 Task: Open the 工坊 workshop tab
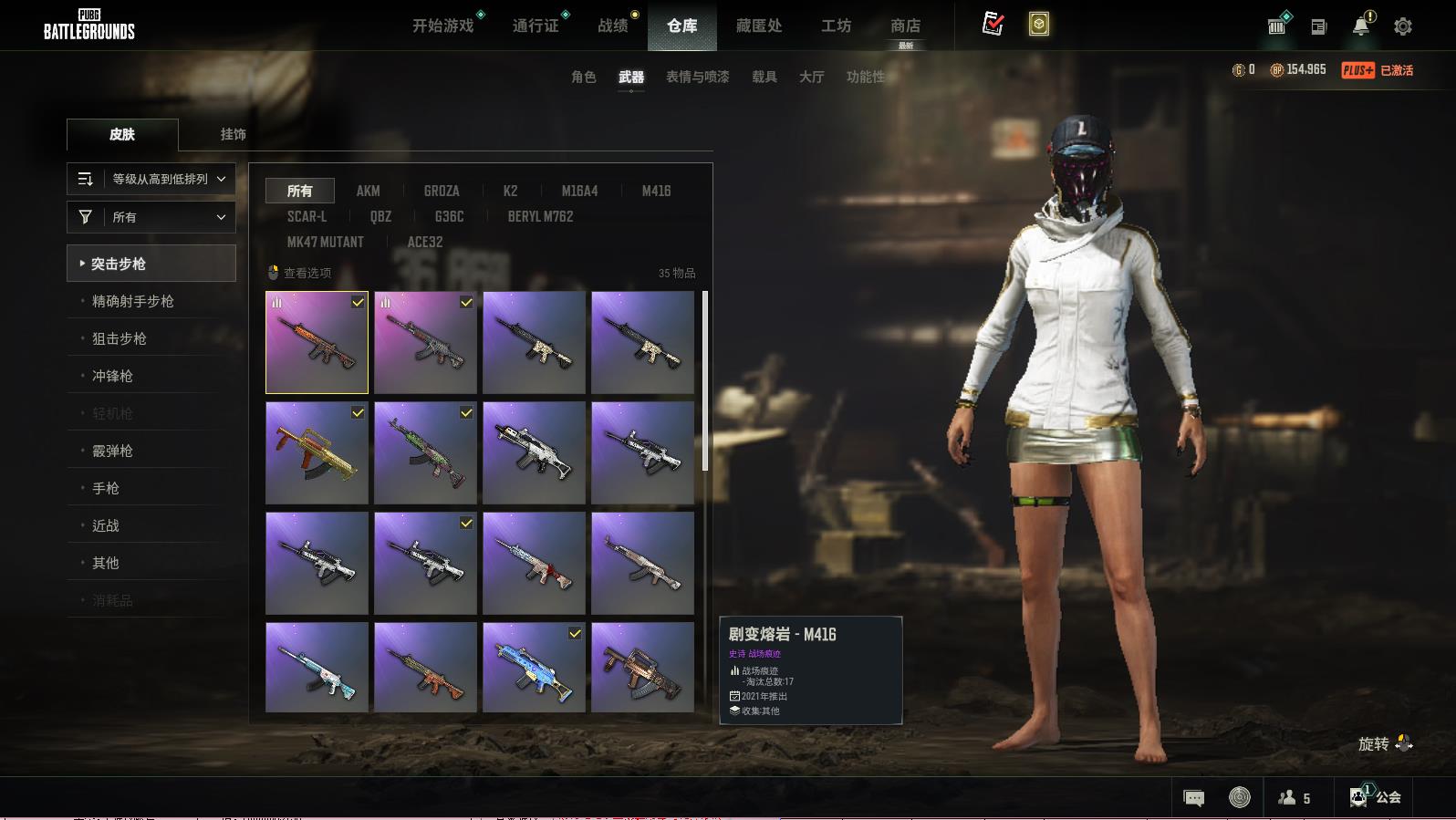(836, 26)
